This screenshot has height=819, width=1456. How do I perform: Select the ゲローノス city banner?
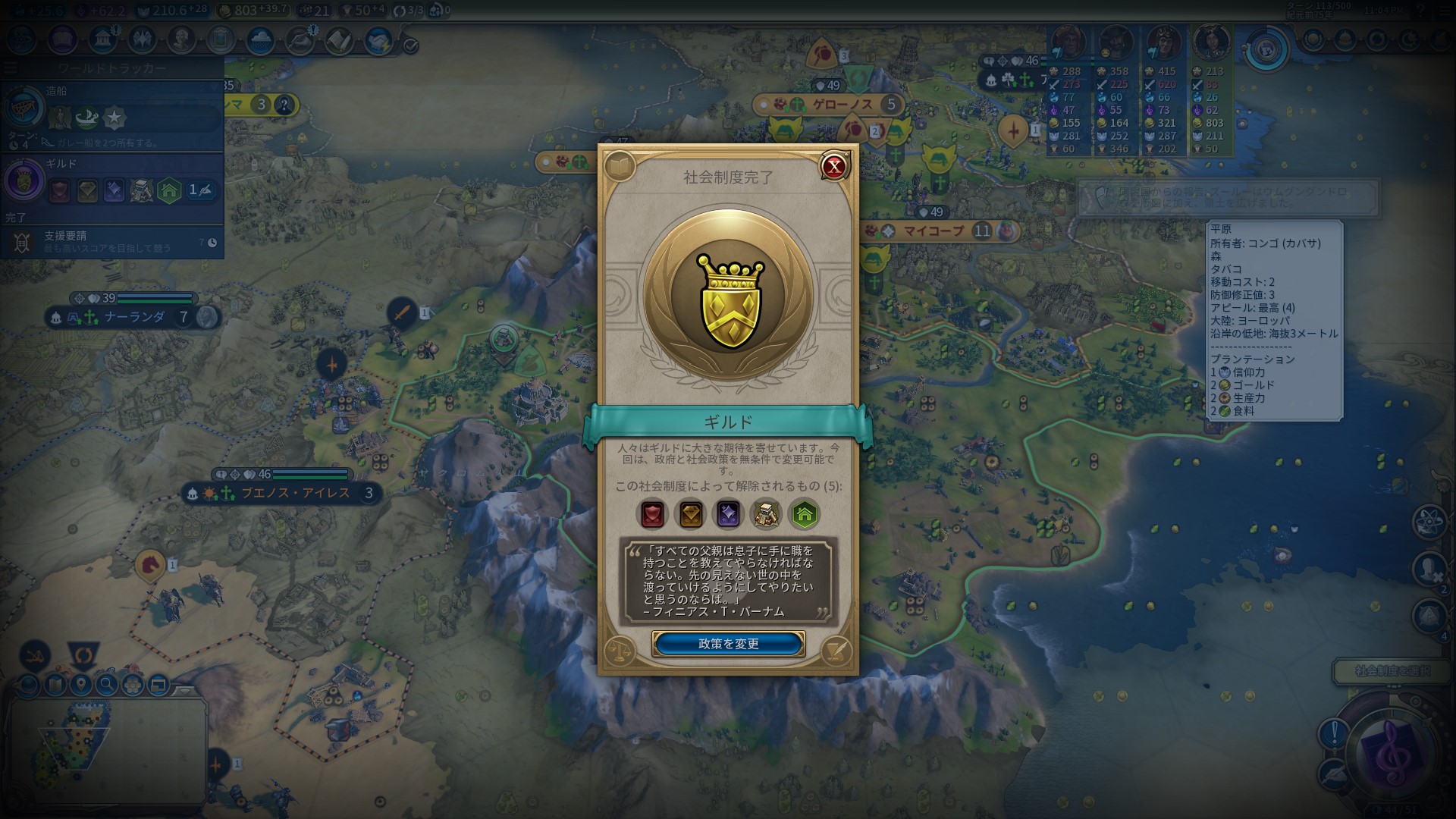tap(842, 105)
